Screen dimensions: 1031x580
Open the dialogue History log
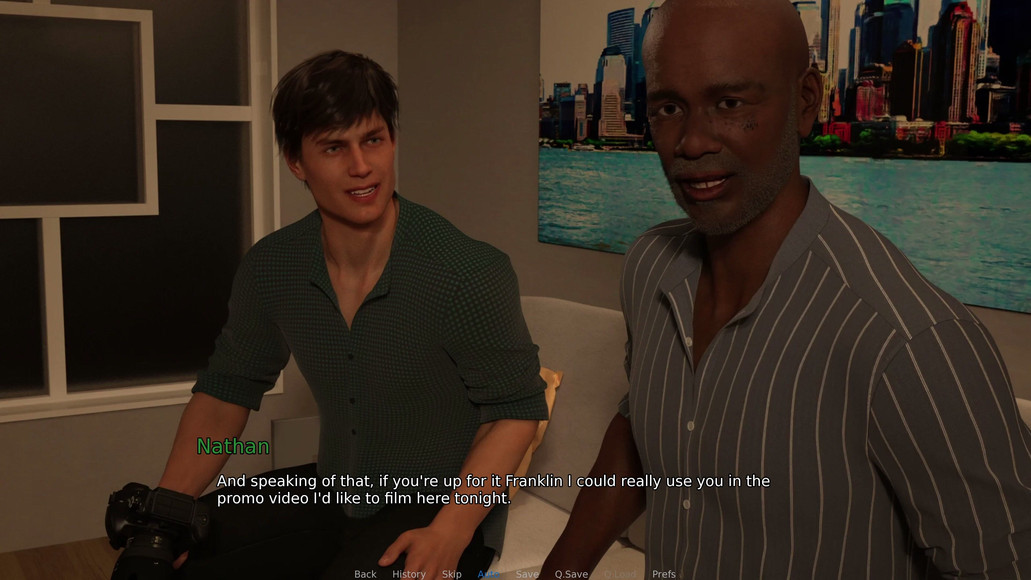(x=408, y=574)
